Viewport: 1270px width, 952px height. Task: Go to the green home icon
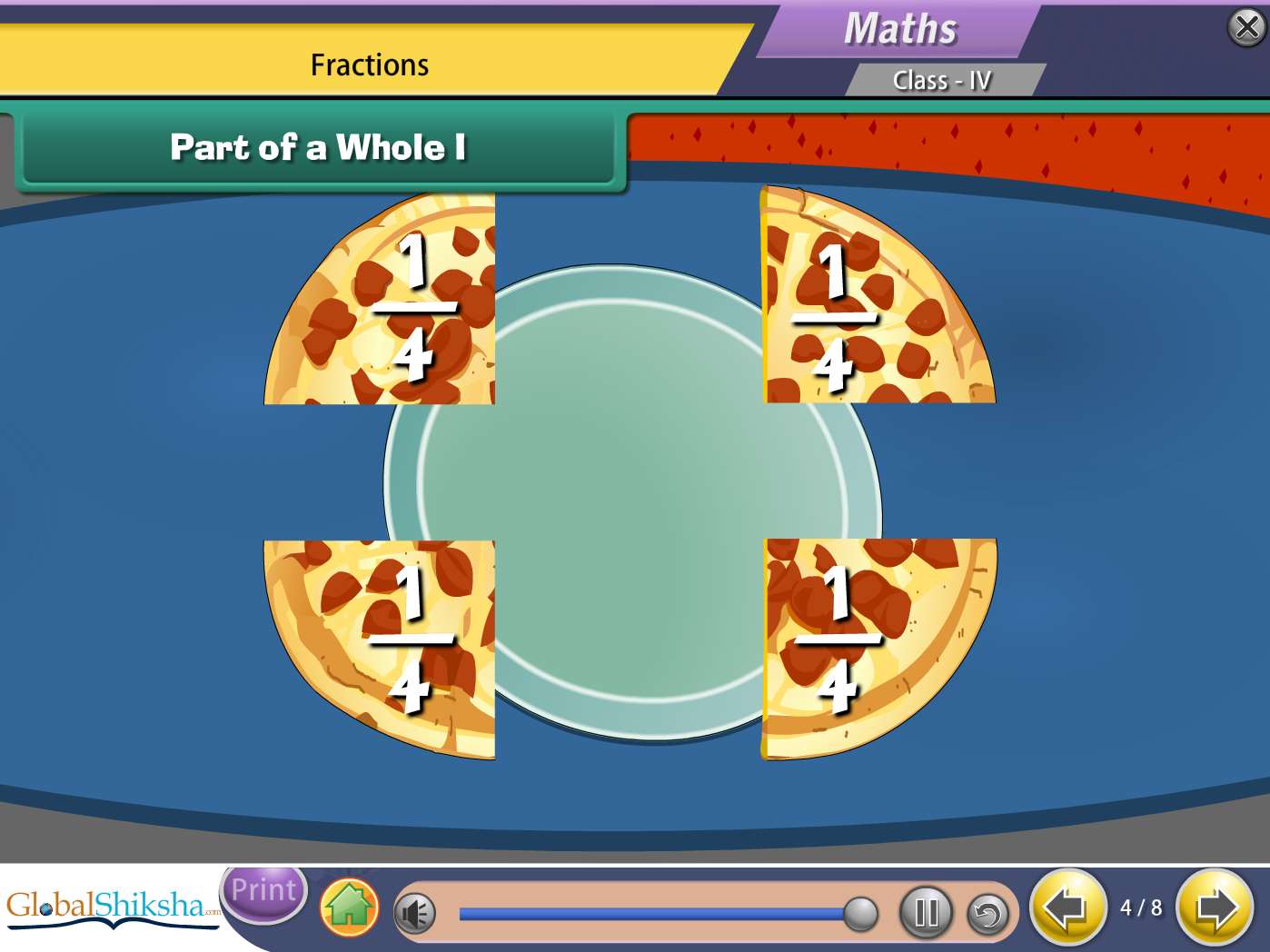[350, 907]
